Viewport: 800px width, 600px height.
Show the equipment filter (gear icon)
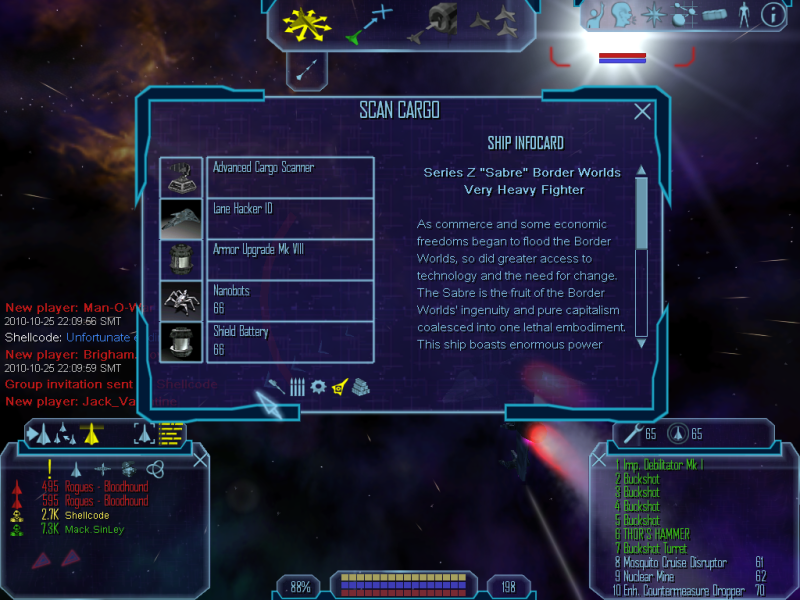(318, 386)
